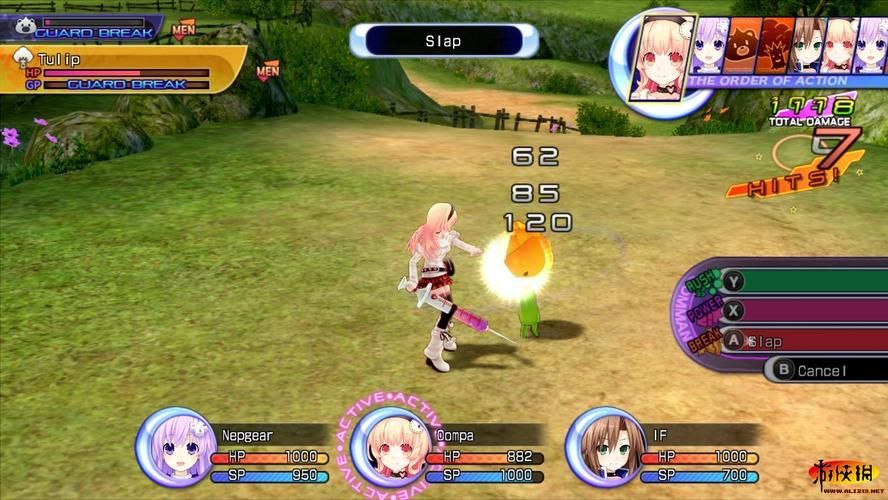Select the magenta Power attack command

coord(800,311)
